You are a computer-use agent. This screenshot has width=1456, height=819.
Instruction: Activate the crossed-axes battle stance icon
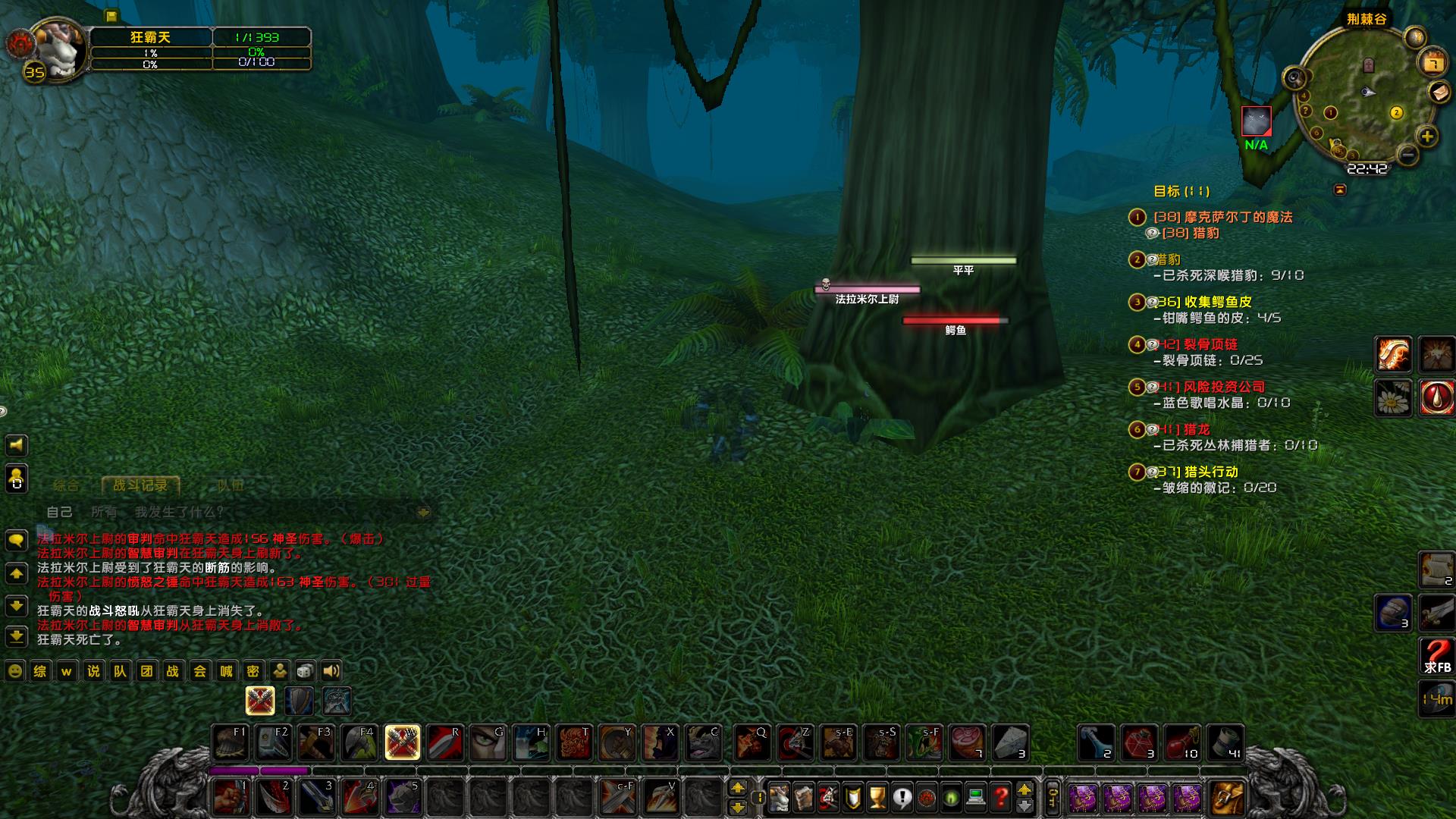(x=260, y=701)
